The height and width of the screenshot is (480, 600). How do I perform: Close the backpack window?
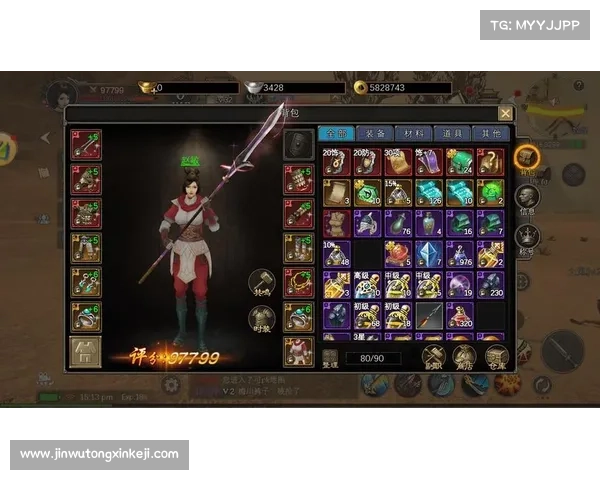point(505,114)
